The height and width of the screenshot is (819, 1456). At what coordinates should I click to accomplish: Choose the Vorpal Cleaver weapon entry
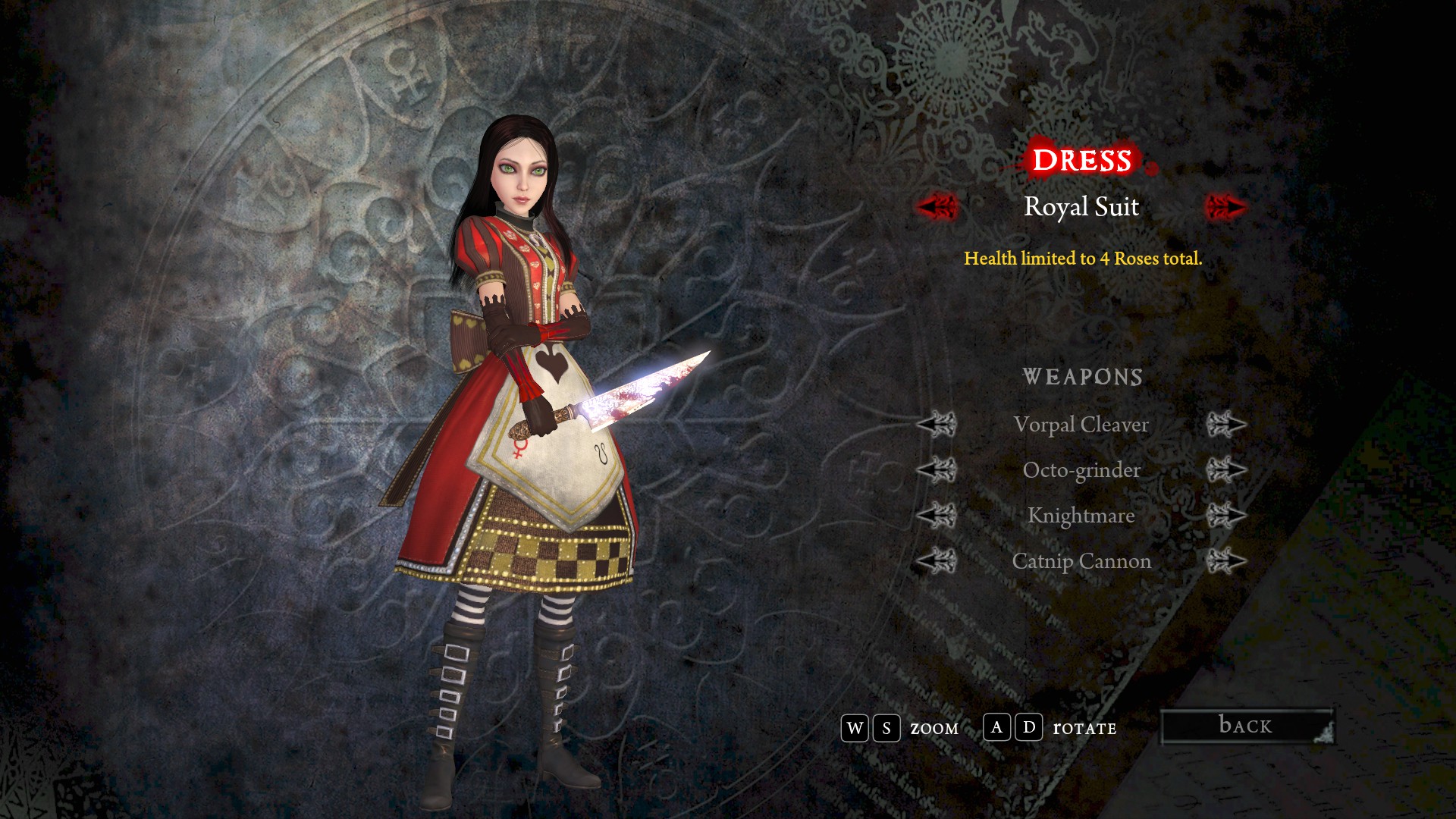coord(1081,425)
